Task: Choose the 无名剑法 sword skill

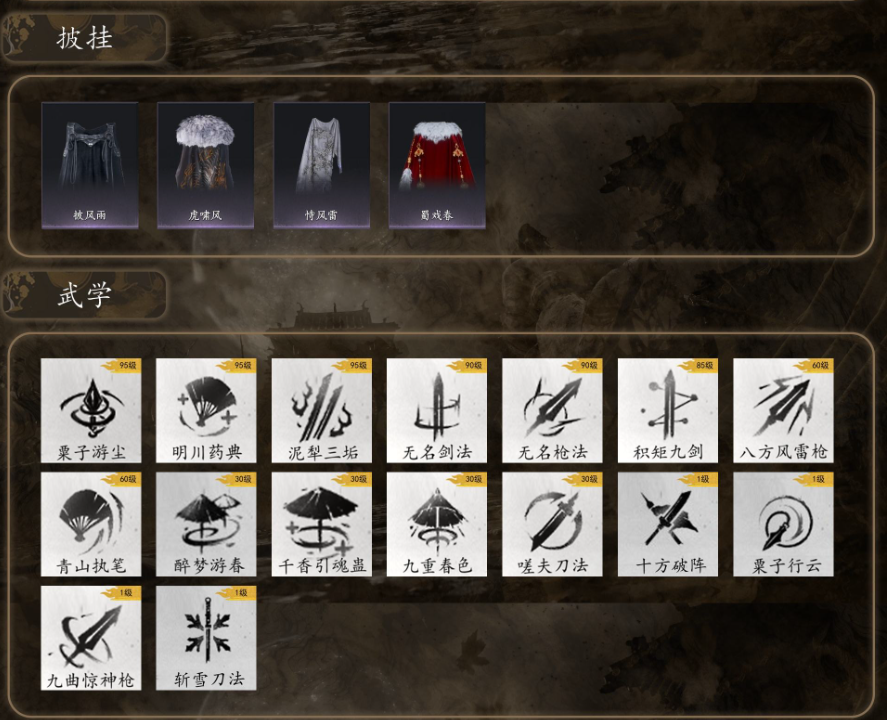Action: [x=437, y=411]
